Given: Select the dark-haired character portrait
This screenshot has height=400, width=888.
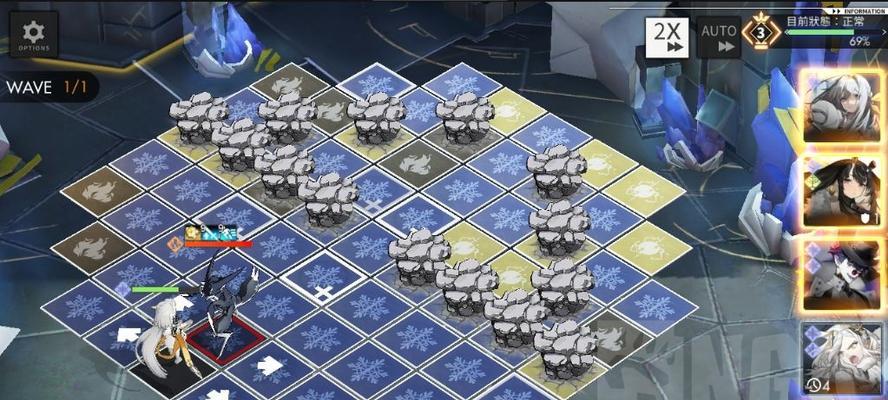Looking at the screenshot, I should (843, 192).
